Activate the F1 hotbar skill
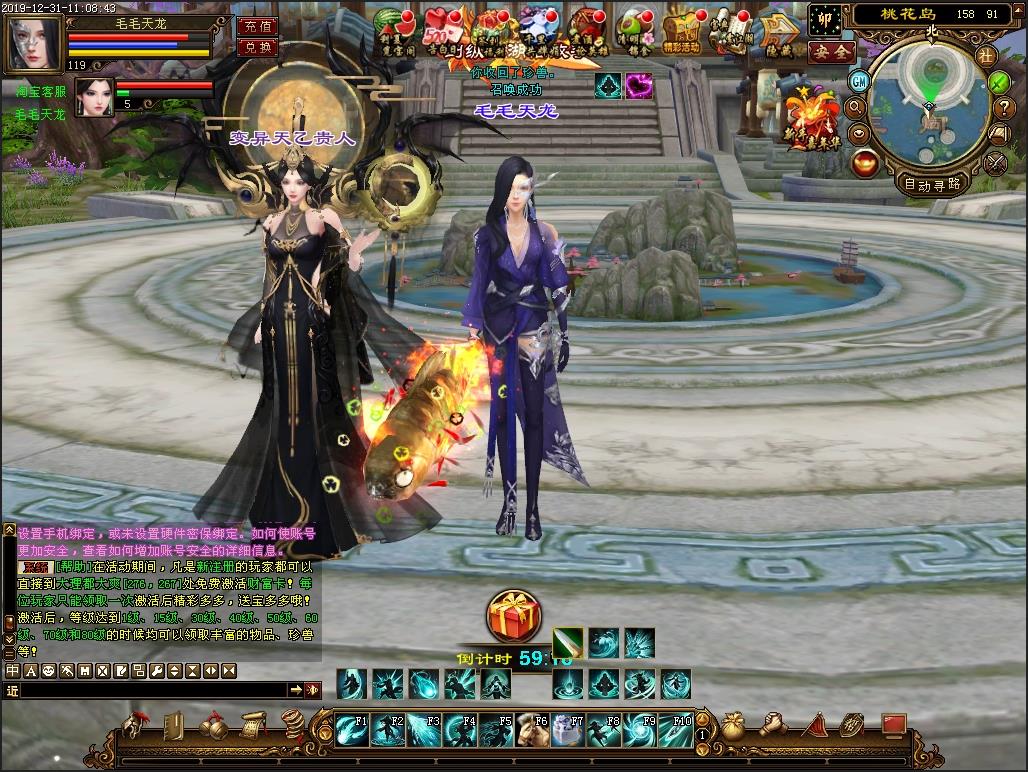This screenshot has width=1028, height=772. [x=351, y=730]
